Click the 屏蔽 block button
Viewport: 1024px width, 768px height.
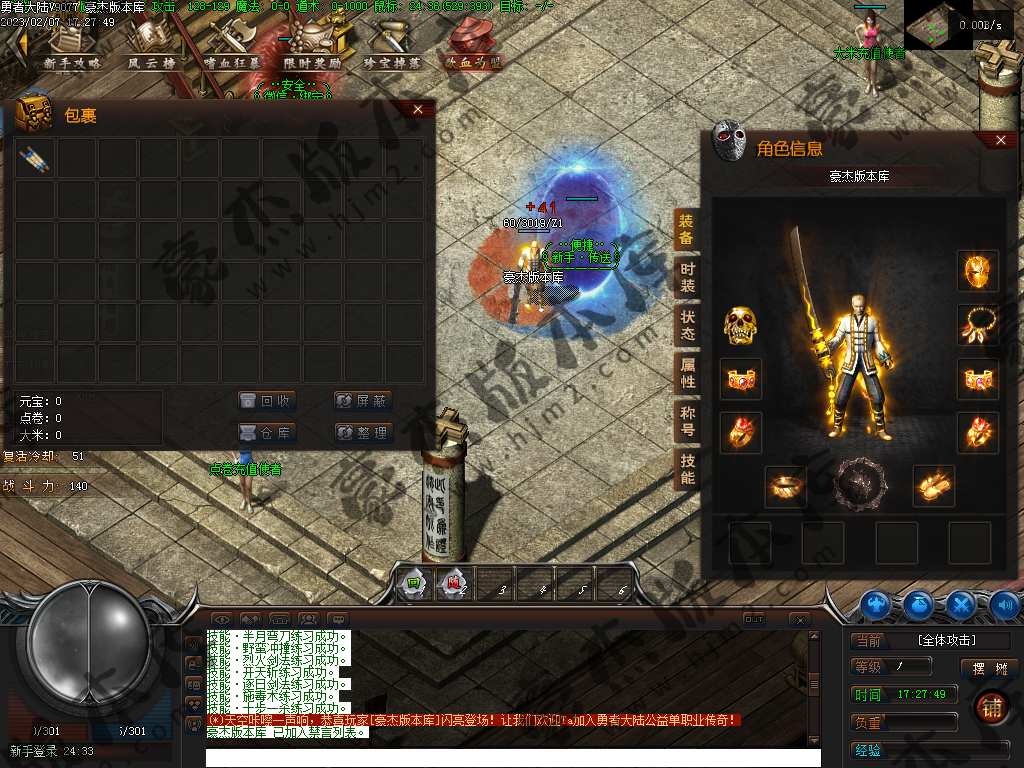coord(362,401)
